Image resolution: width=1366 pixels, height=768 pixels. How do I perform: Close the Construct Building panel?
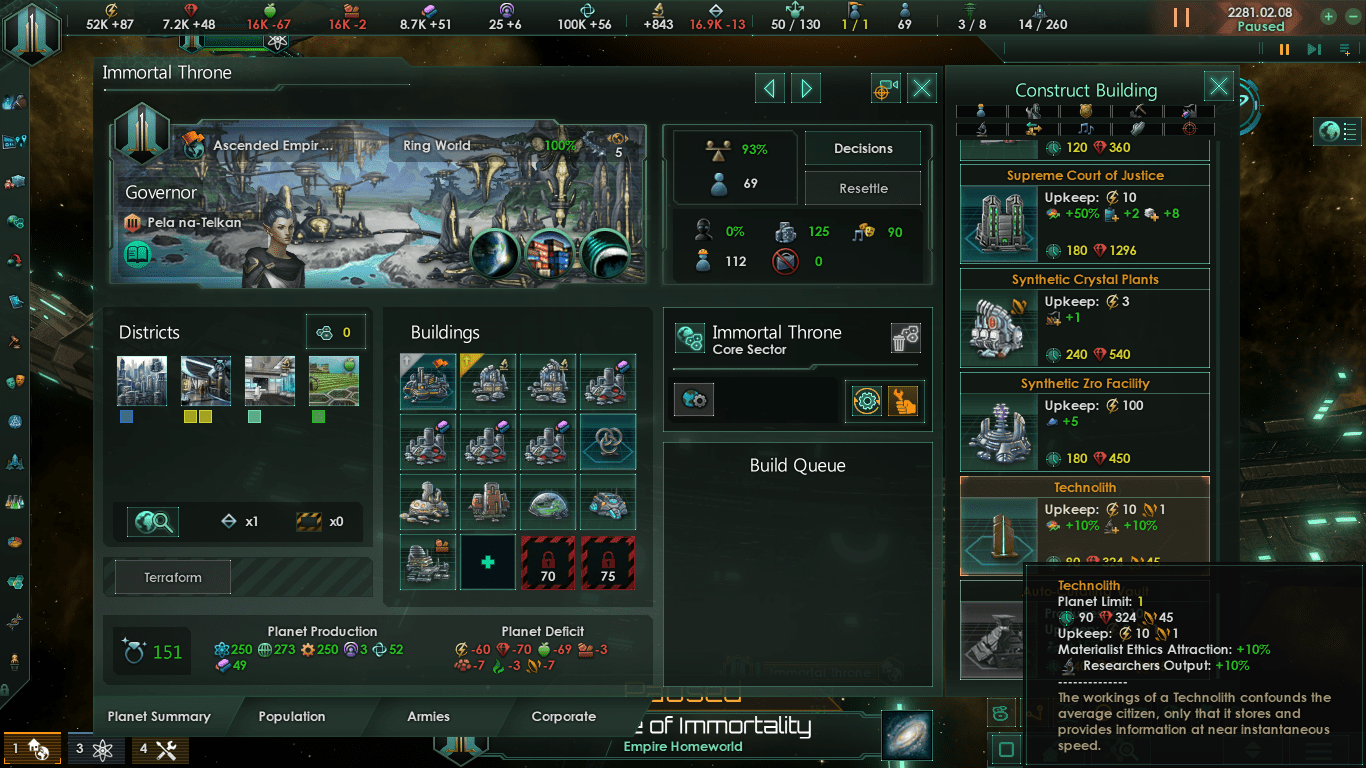1218,87
